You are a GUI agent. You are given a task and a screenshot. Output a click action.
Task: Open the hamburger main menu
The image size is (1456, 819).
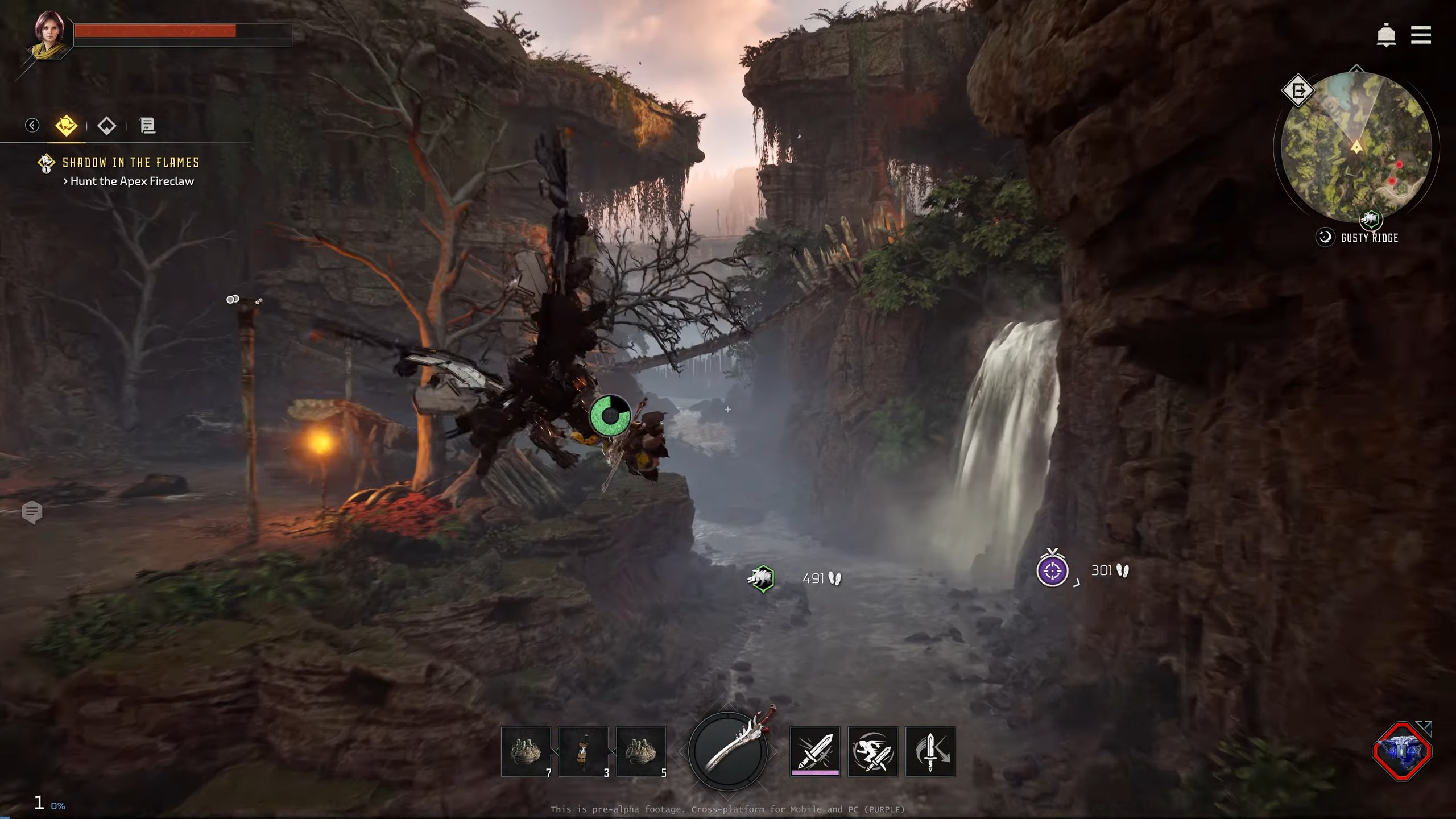tap(1421, 35)
